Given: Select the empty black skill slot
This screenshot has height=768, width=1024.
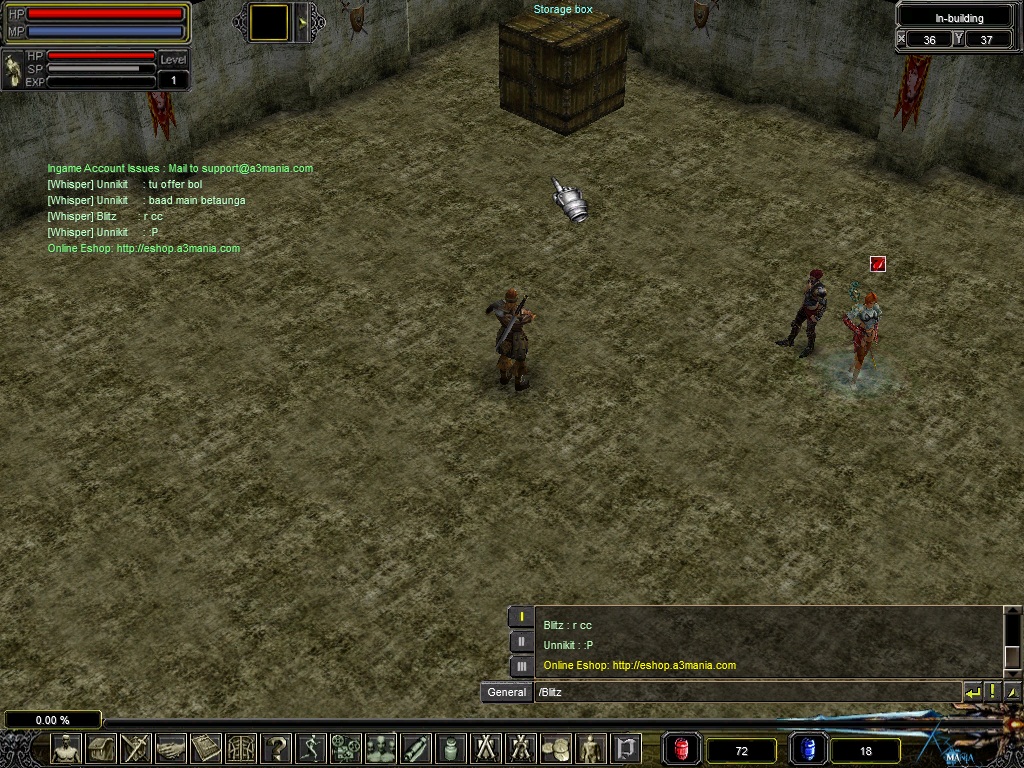Looking at the screenshot, I should 269,22.
